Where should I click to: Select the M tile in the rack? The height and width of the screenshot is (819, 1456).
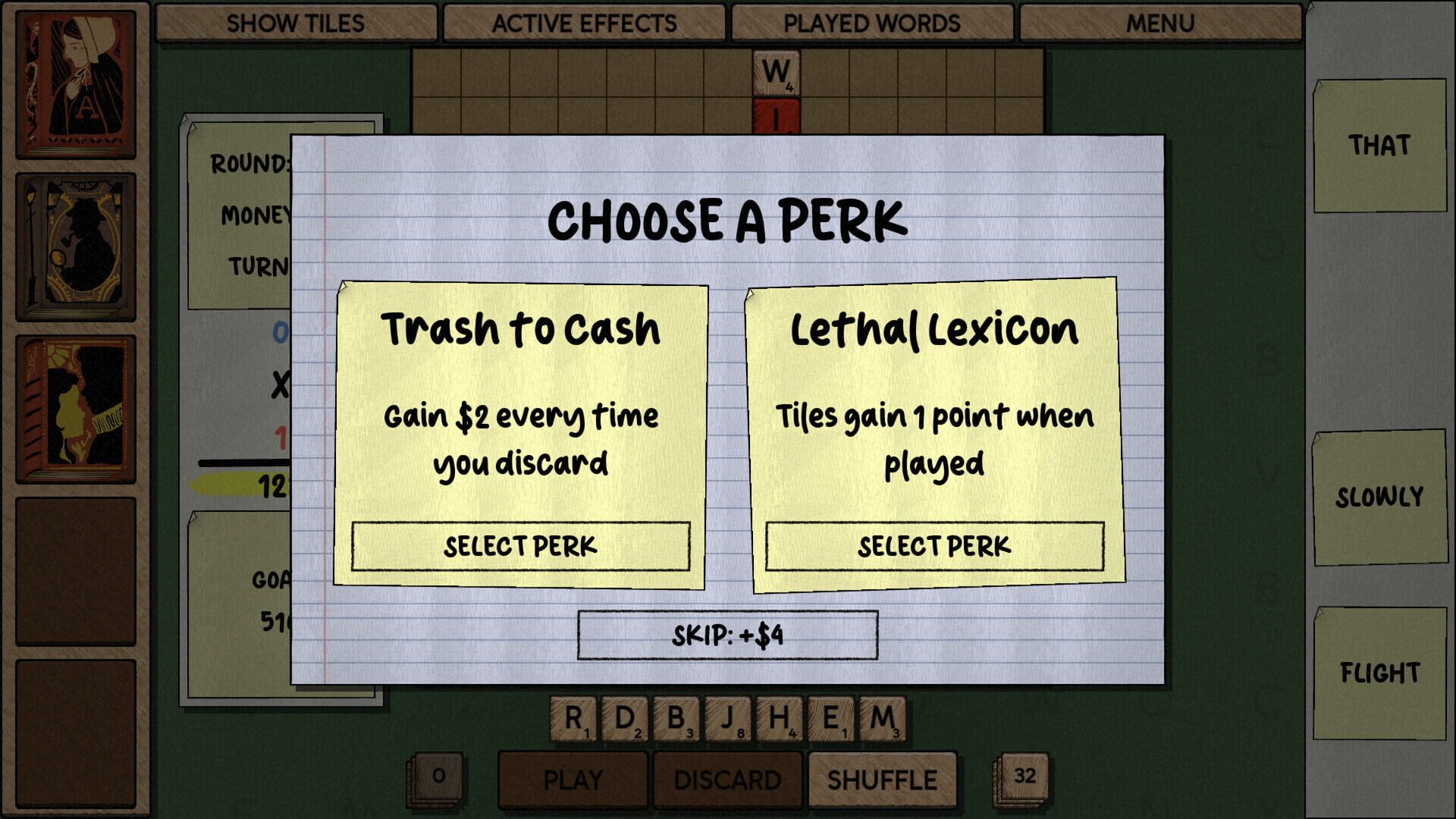coord(882,717)
